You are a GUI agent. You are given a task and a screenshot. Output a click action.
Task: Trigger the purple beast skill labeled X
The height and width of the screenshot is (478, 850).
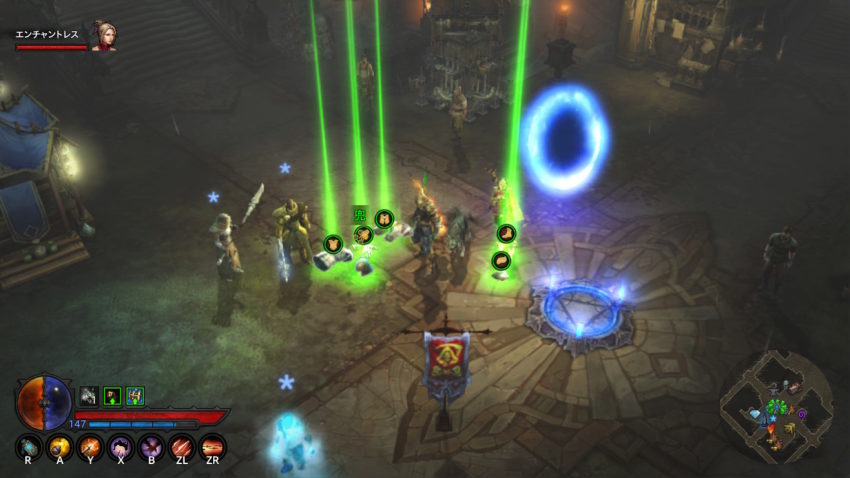121,446
